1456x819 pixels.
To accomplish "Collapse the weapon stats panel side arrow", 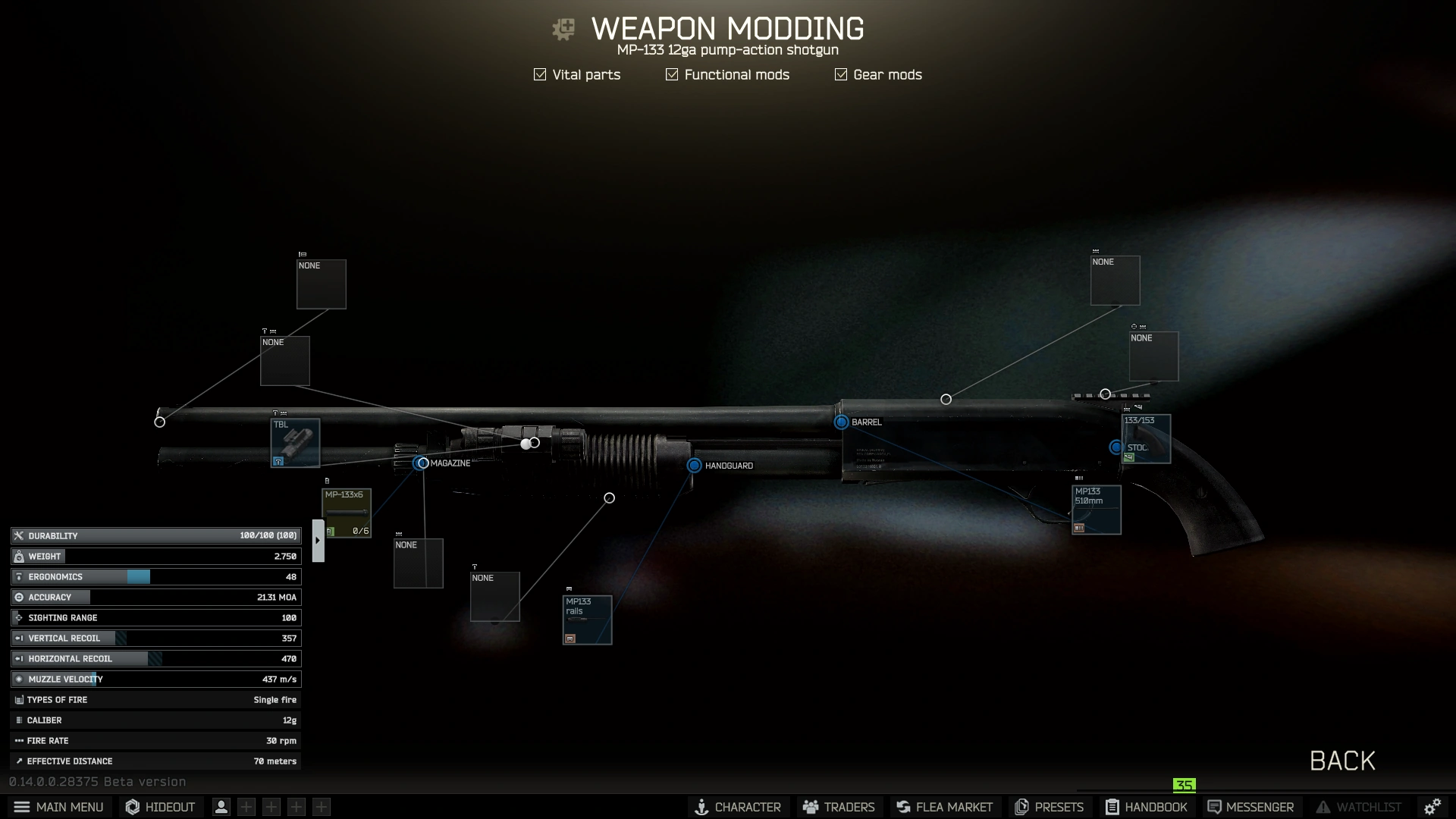I will (318, 539).
